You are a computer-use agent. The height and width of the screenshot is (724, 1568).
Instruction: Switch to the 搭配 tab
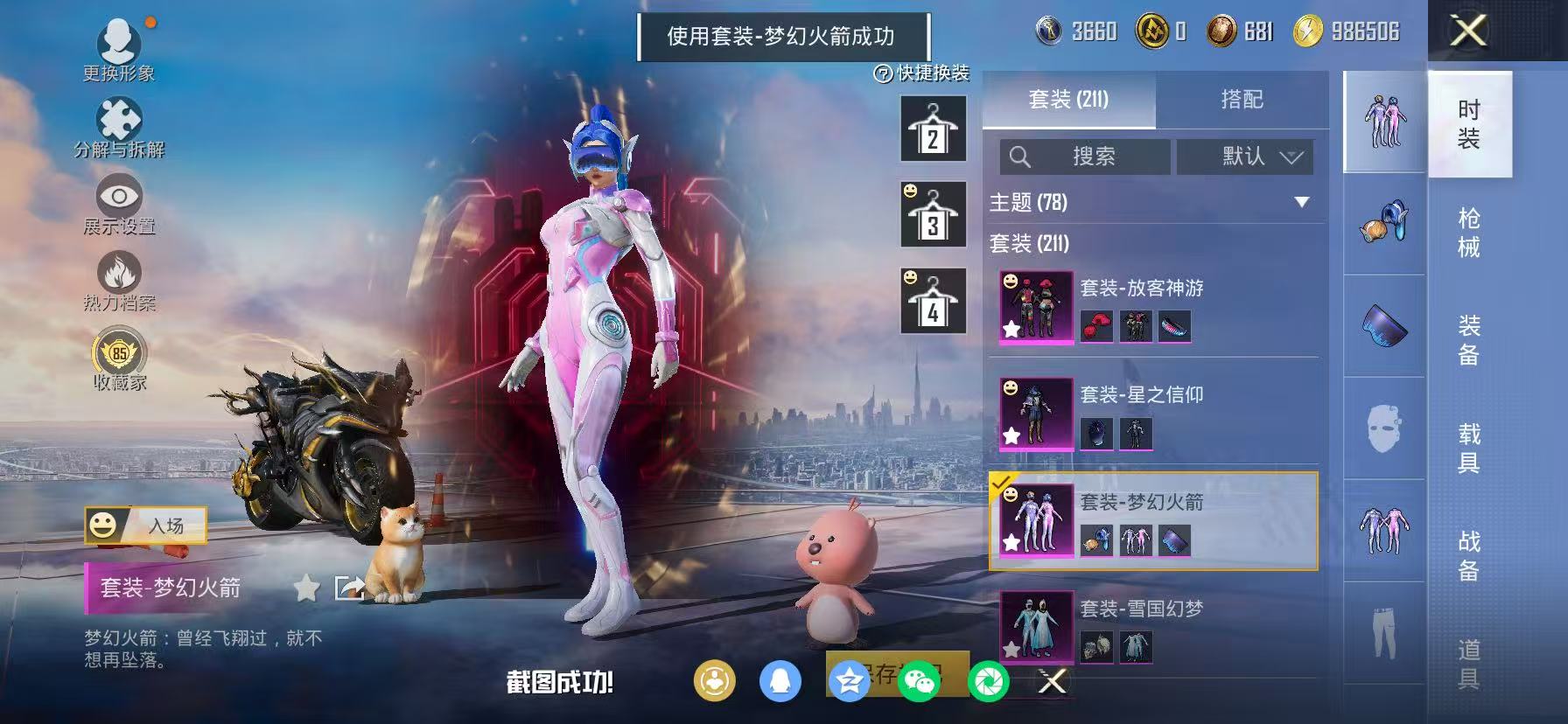point(1242,100)
